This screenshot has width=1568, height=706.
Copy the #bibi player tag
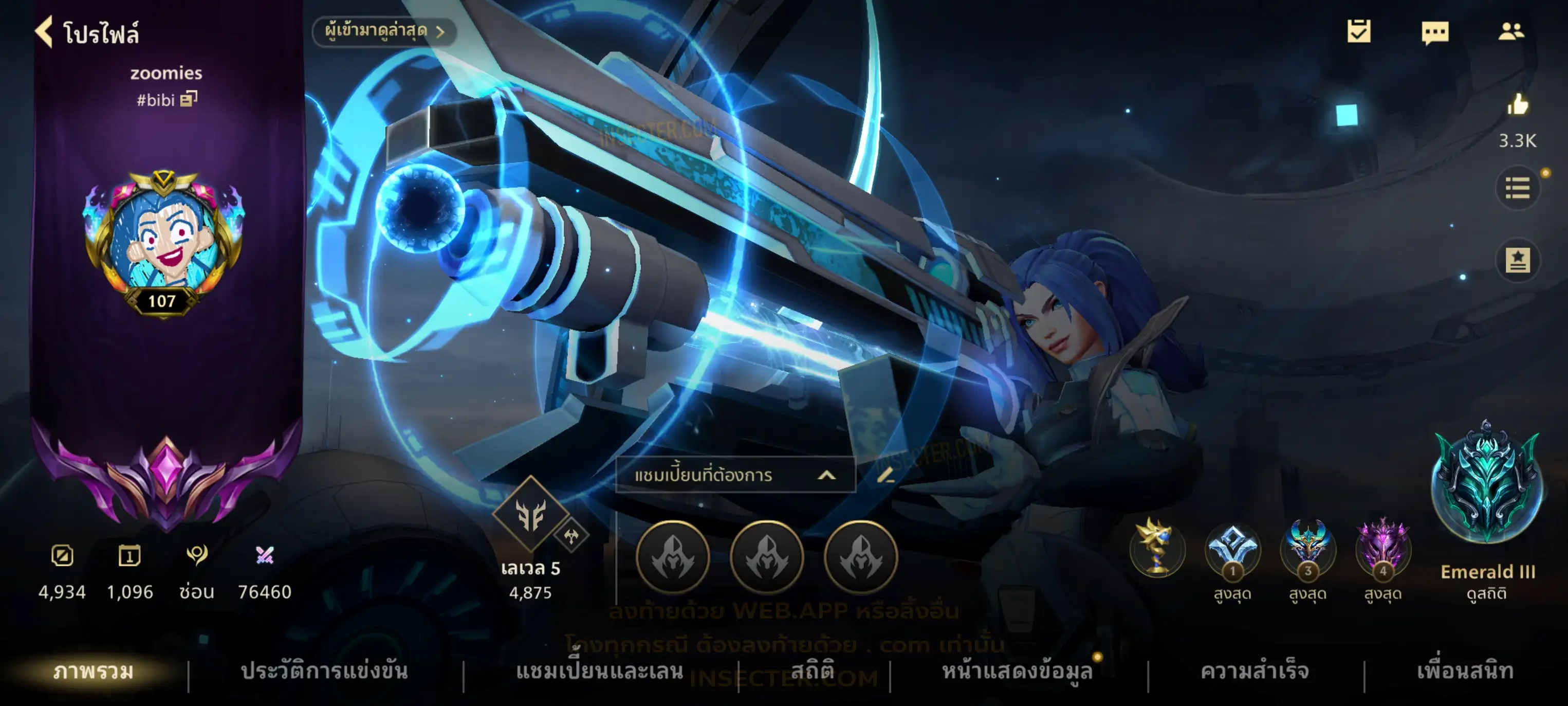[x=189, y=99]
